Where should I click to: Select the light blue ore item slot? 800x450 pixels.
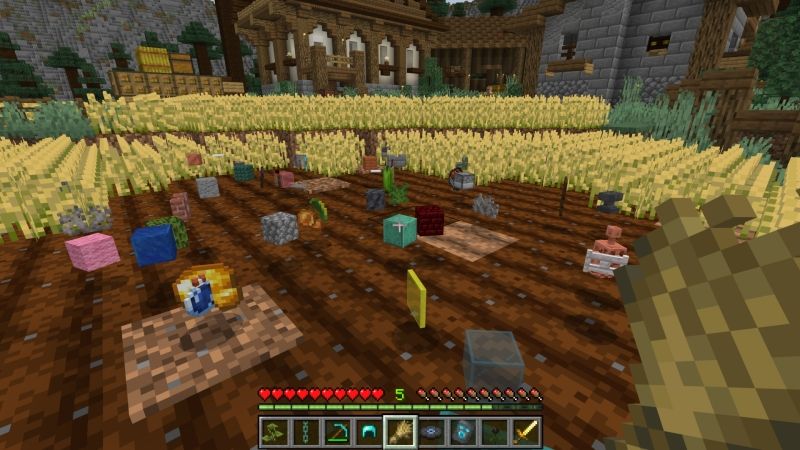coord(463,432)
